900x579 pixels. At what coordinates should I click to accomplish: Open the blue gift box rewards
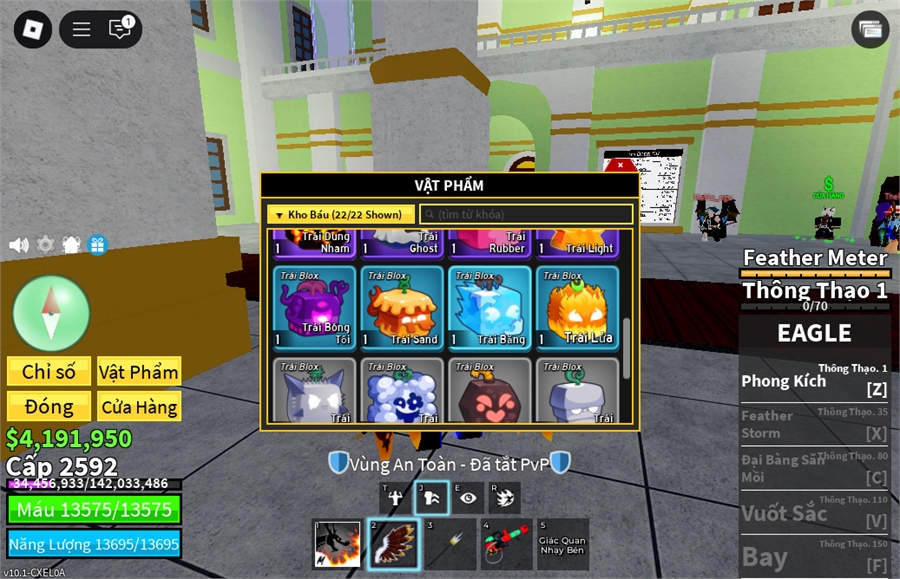click(97, 245)
